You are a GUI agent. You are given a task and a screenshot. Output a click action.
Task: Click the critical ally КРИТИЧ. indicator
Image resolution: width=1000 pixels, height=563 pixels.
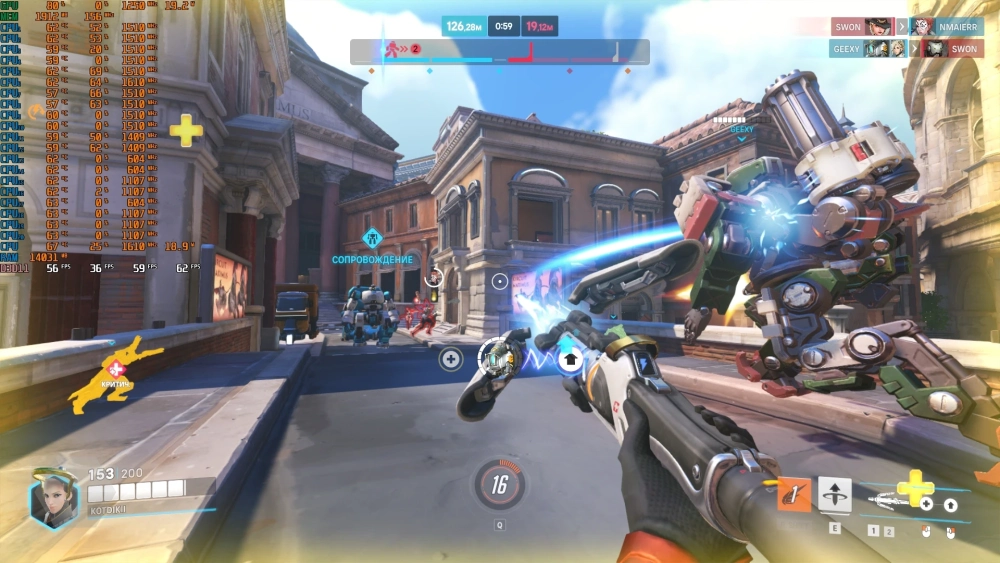pos(117,374)
